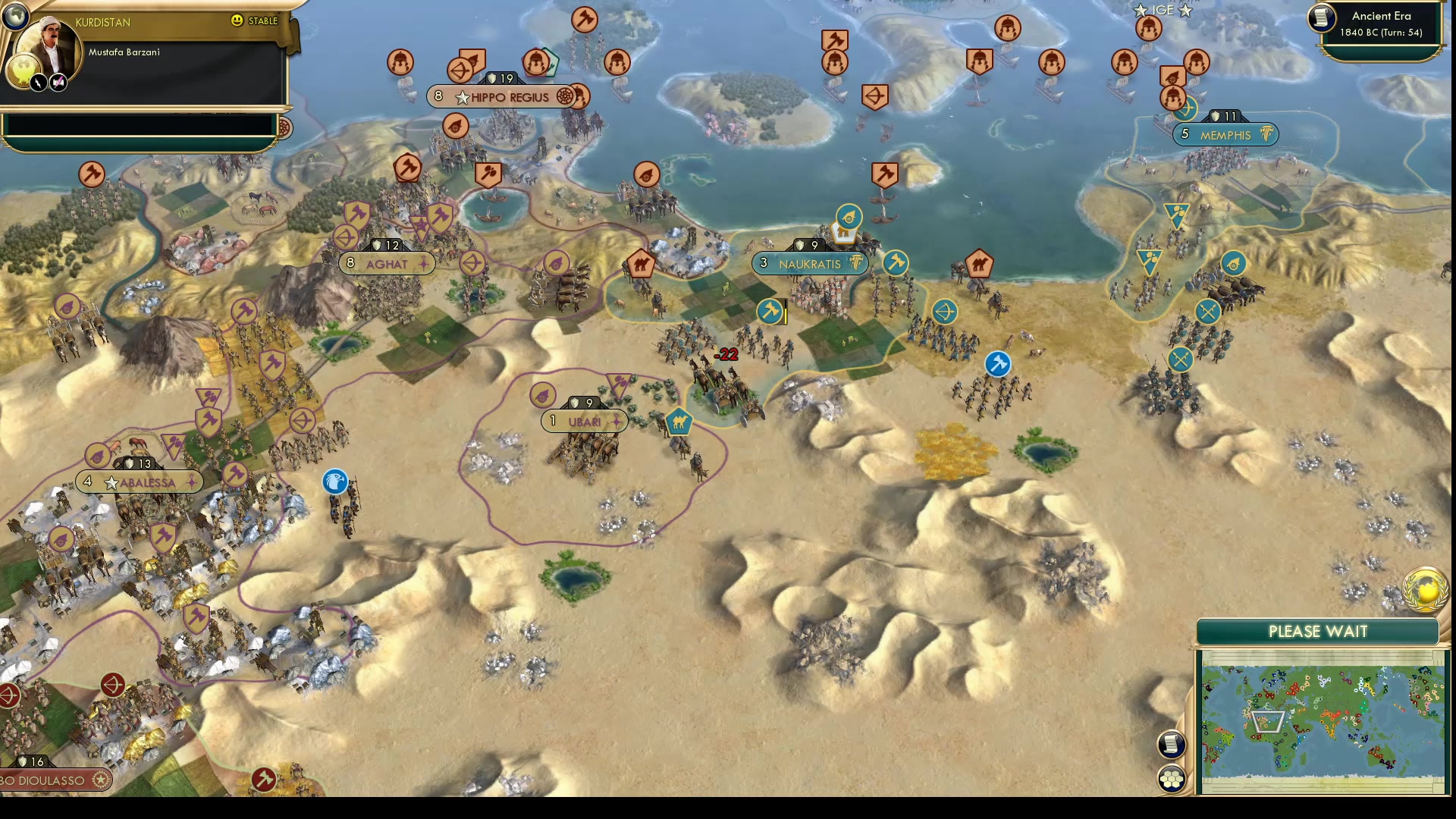
Task: Click the red wheel icon at the panel's right edge
Action: [x=284, y=127]
